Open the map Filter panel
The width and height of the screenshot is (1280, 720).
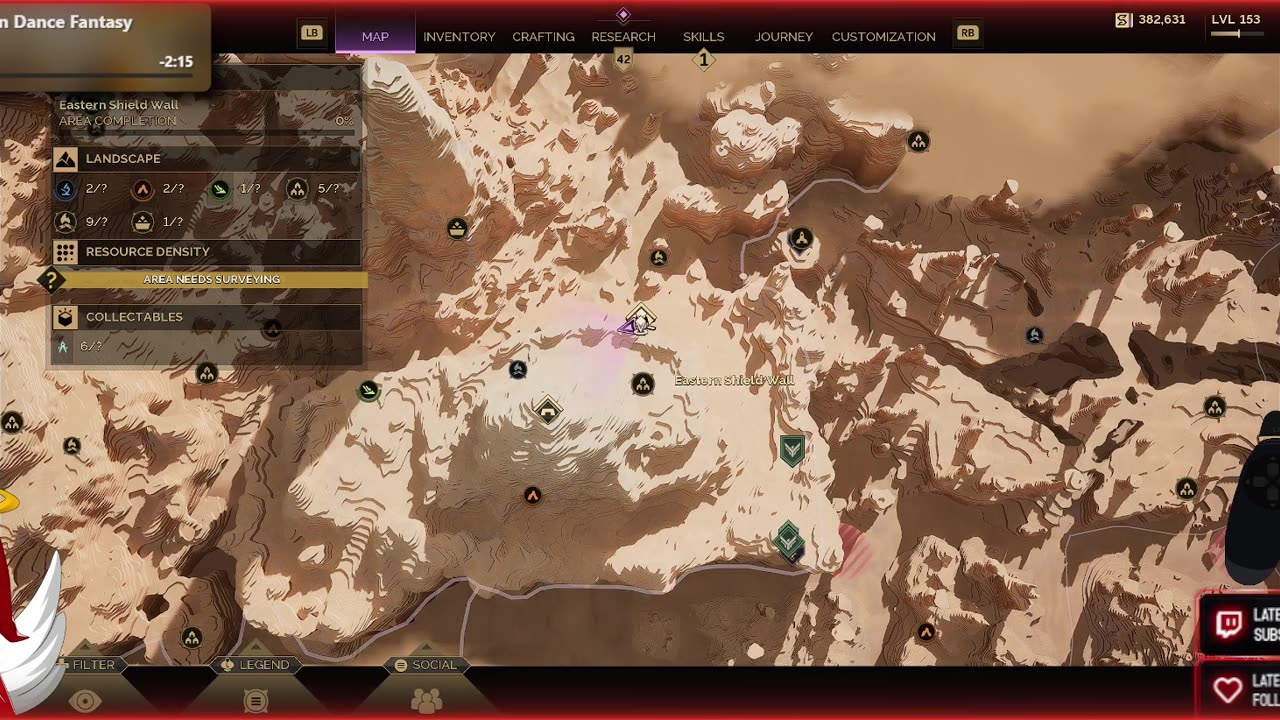pos(86,666)
